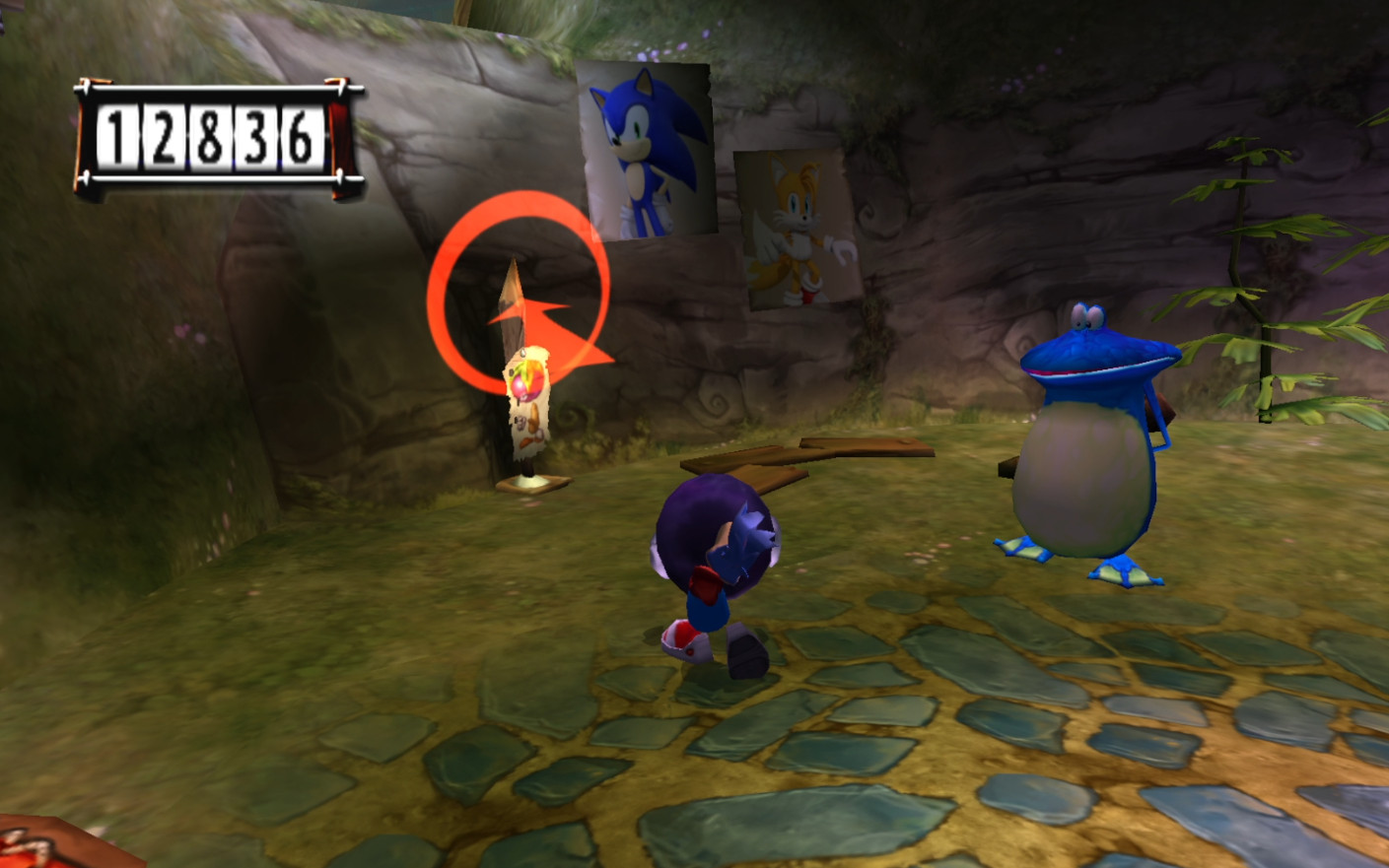Image resolution: width=1389 pixels, height=868 pixels.
Task: Click the chick drawing on the signpost banner
Action: [x=526, y=426]
